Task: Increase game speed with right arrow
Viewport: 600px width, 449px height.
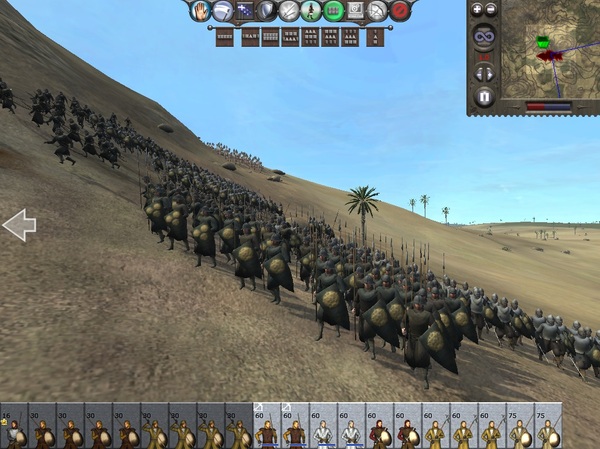Action: click(x=489, y=73)
